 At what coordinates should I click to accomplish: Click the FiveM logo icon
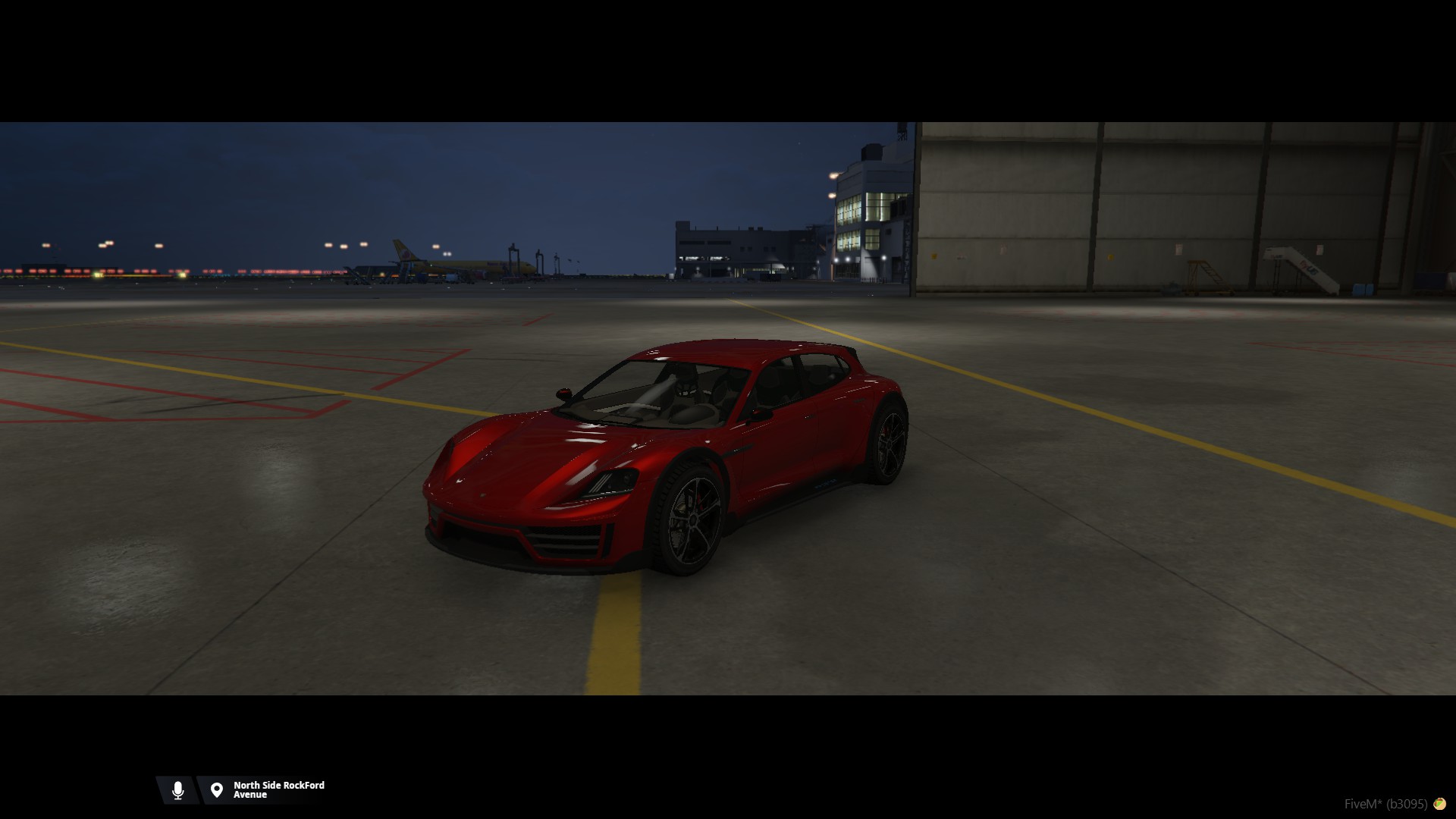[1439, 804]
